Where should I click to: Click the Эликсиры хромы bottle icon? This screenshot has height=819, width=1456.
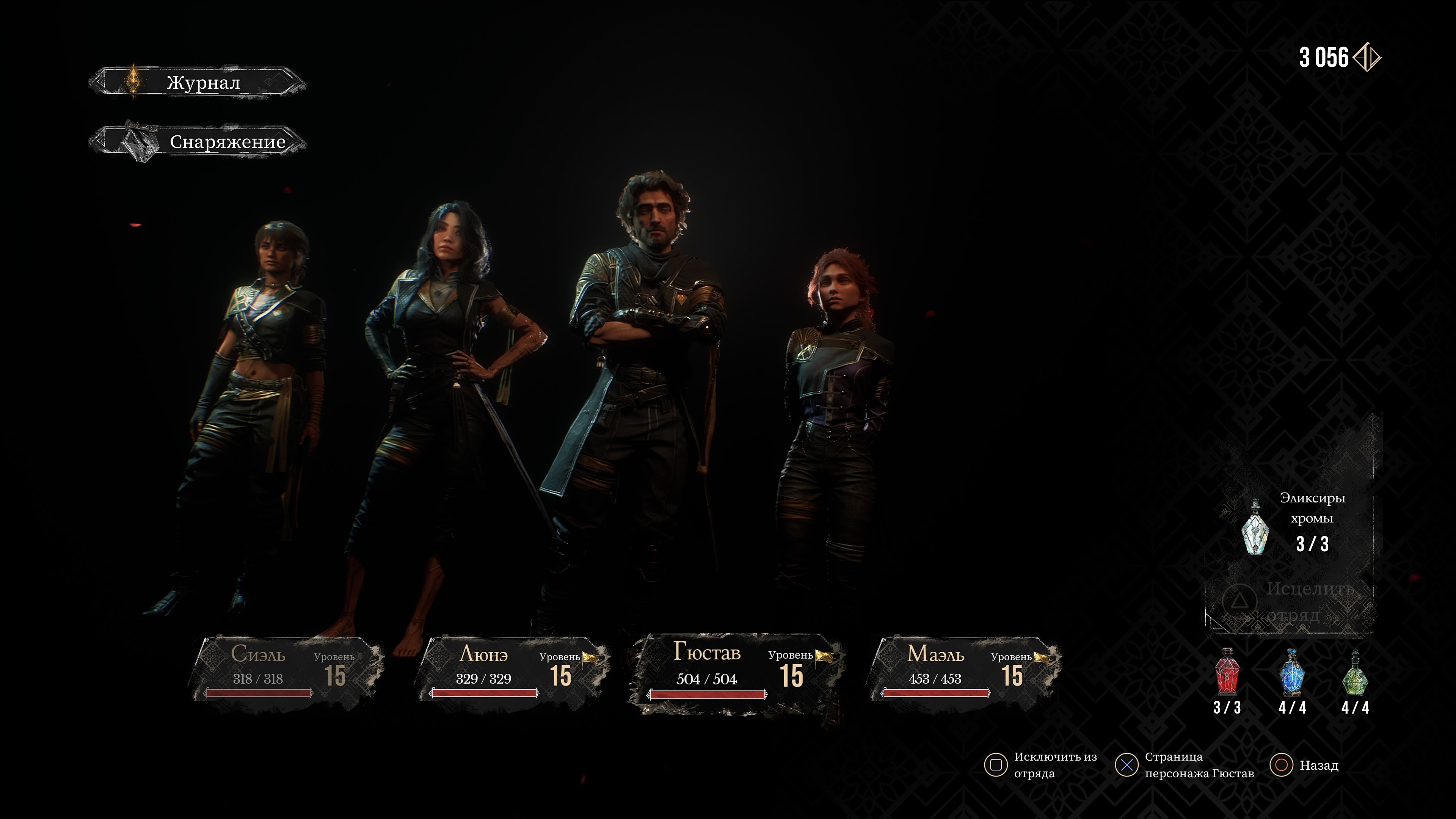coord(1255,527)
